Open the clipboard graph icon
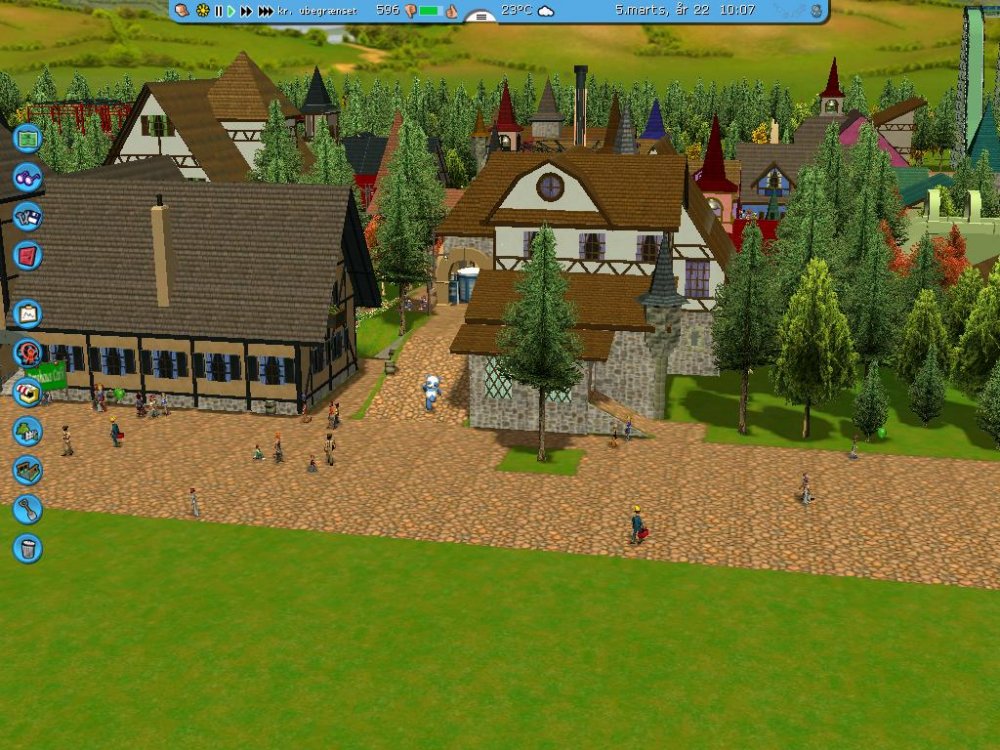The image size is (1000, 750). (x=27, y=314)
